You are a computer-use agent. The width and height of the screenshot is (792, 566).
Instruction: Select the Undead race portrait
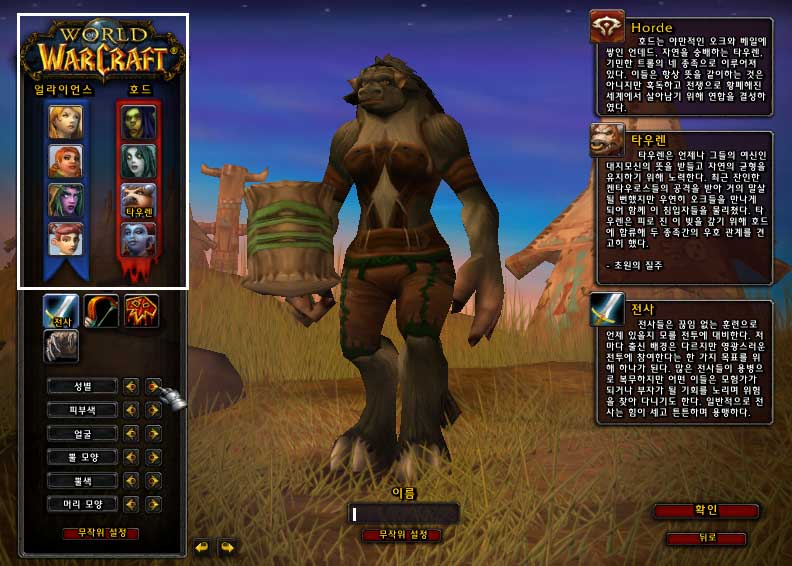(x=139, y=161)
